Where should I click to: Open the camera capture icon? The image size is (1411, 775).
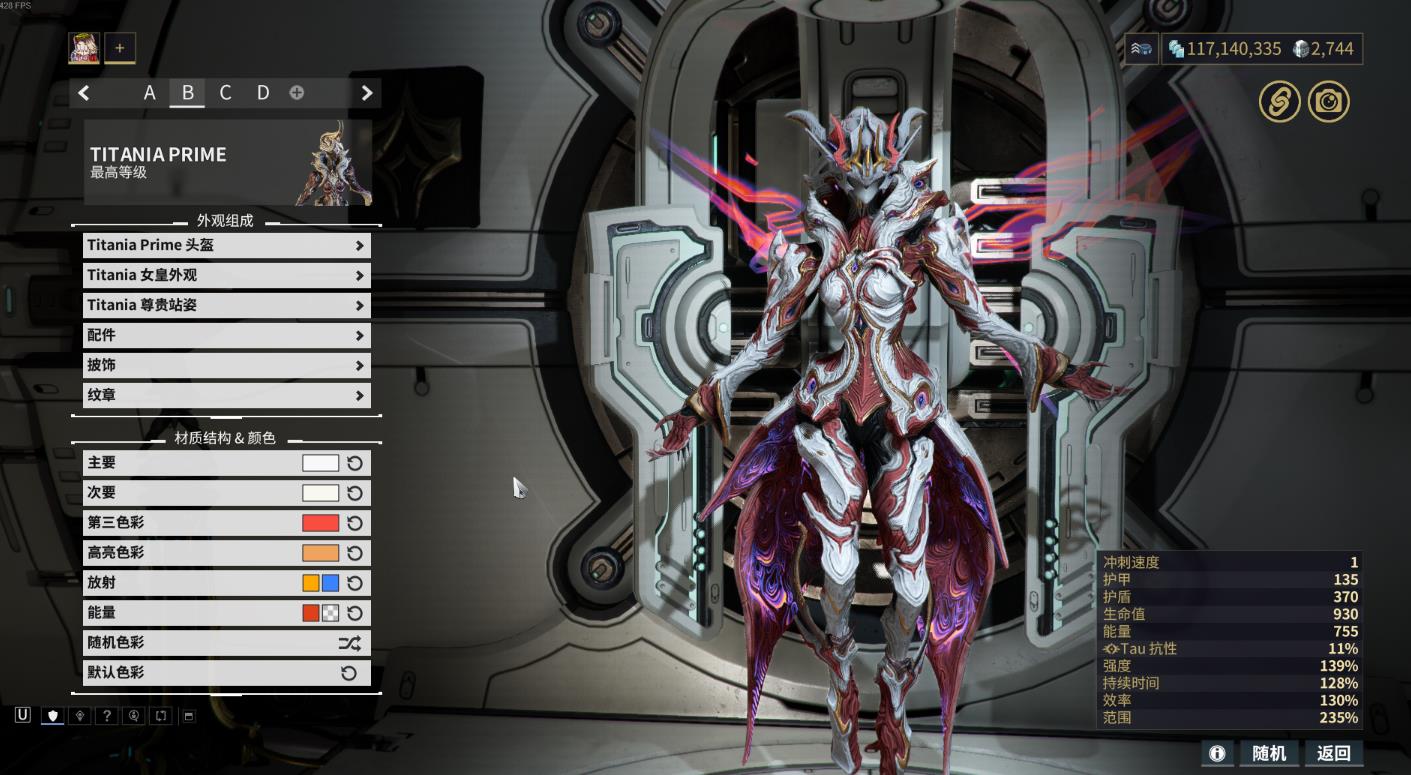1329,102
